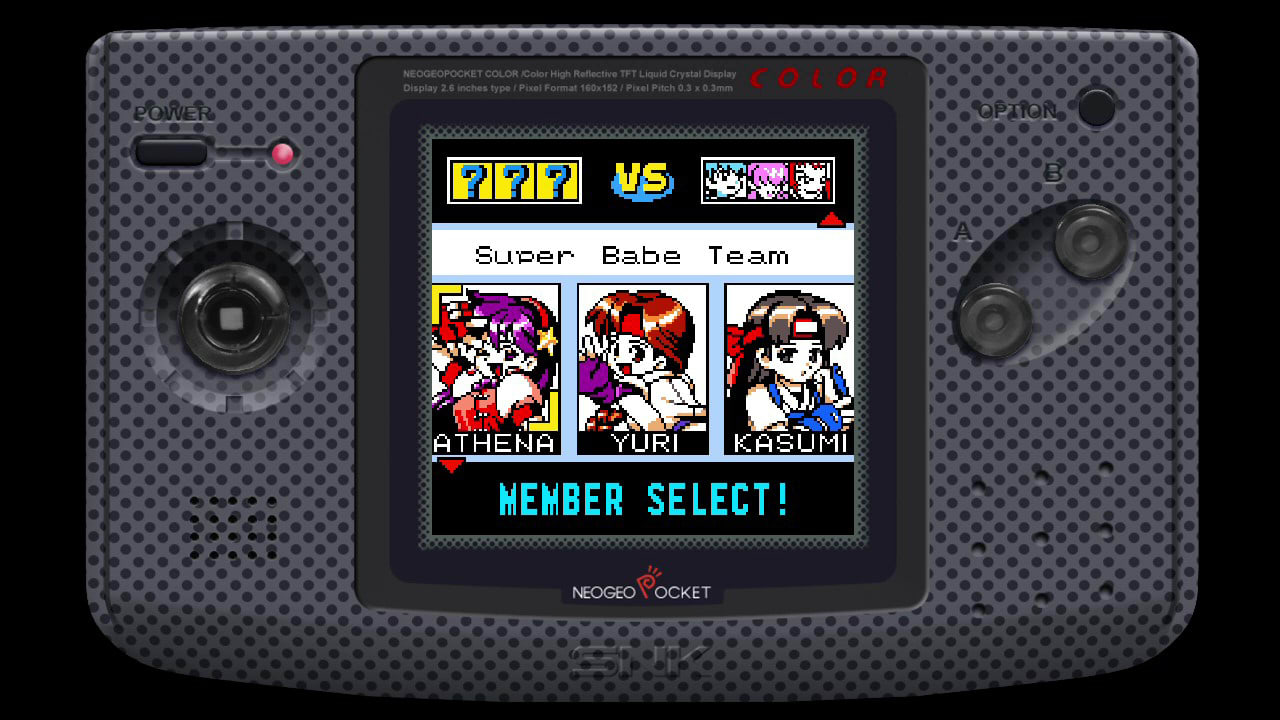Screen dimensions: 1280x720
Task: Click the ??? mystery team box
Action: (515, 178)
